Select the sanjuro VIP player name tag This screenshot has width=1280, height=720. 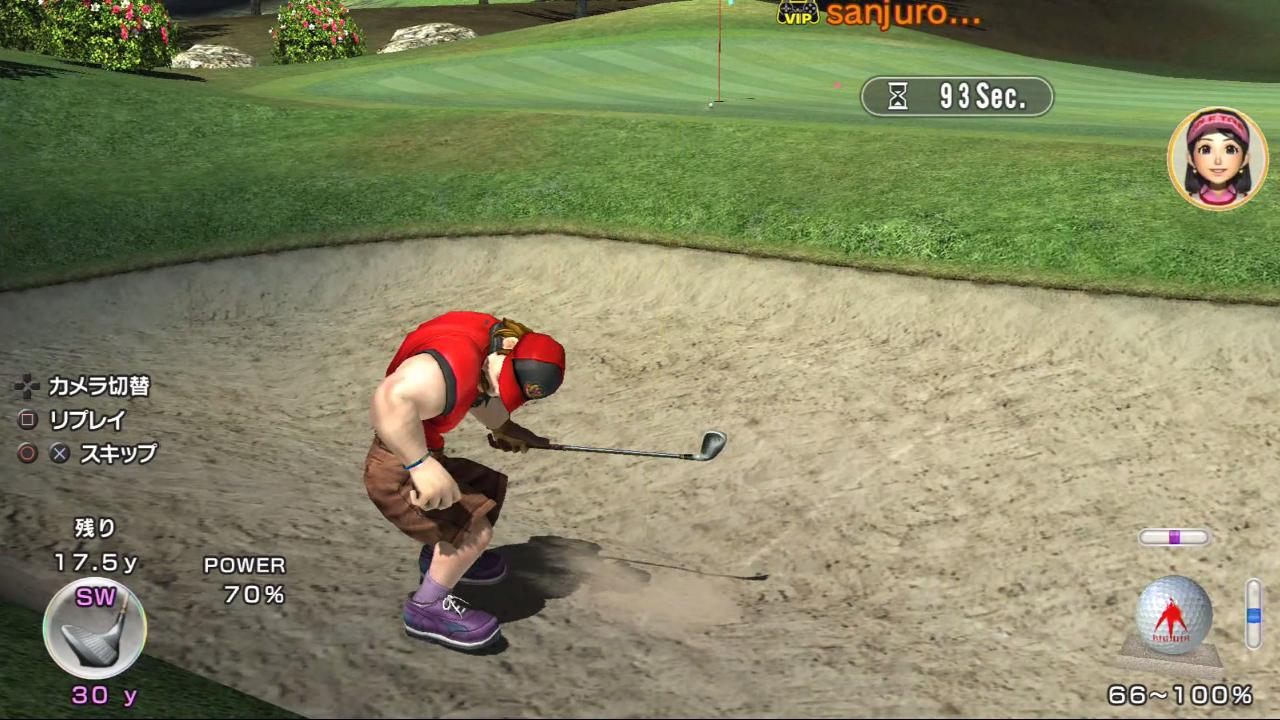point(878,14)
